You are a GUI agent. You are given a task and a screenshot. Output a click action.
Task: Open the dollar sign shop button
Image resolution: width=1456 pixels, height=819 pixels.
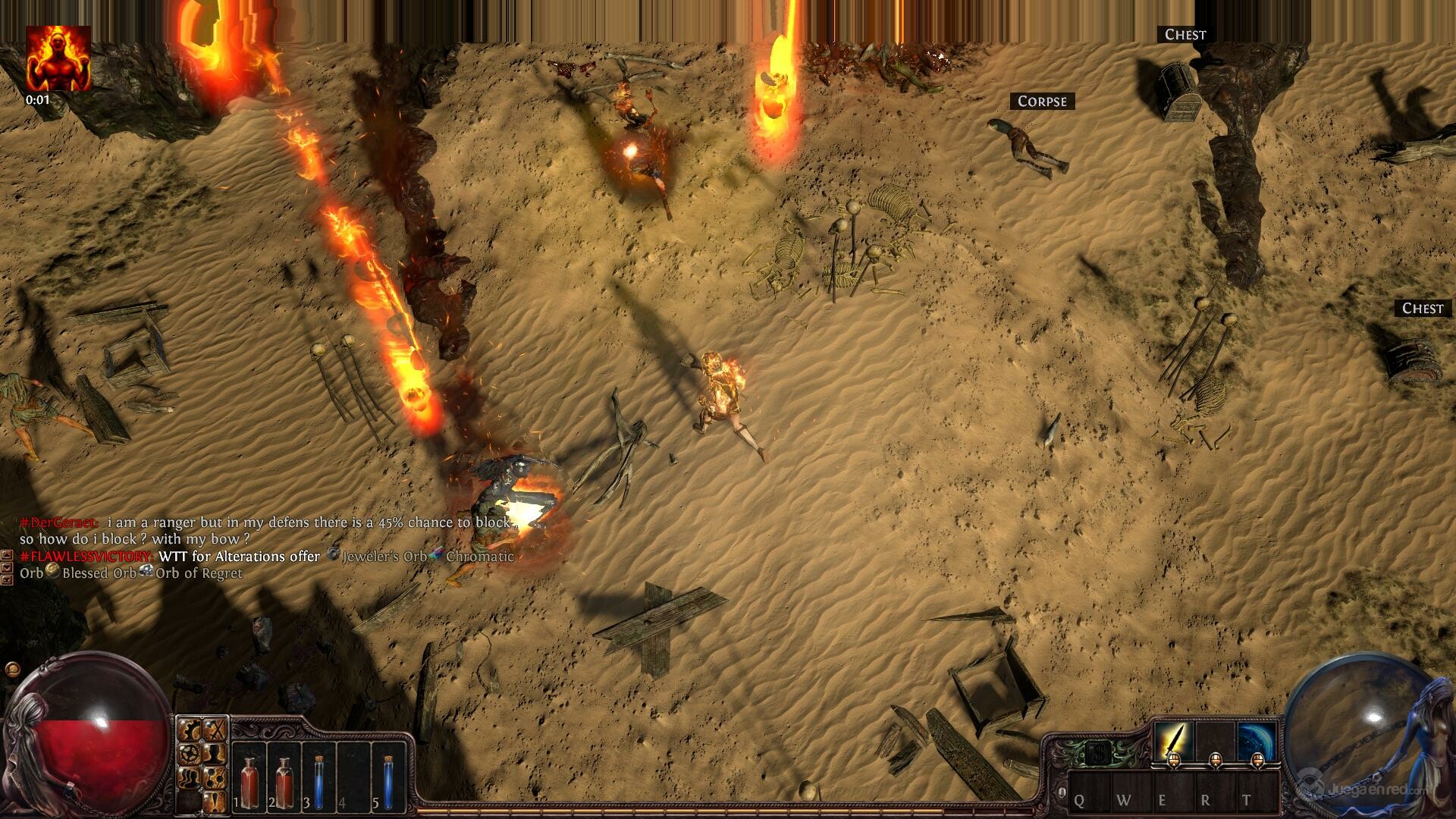[x=1094, y=753]
